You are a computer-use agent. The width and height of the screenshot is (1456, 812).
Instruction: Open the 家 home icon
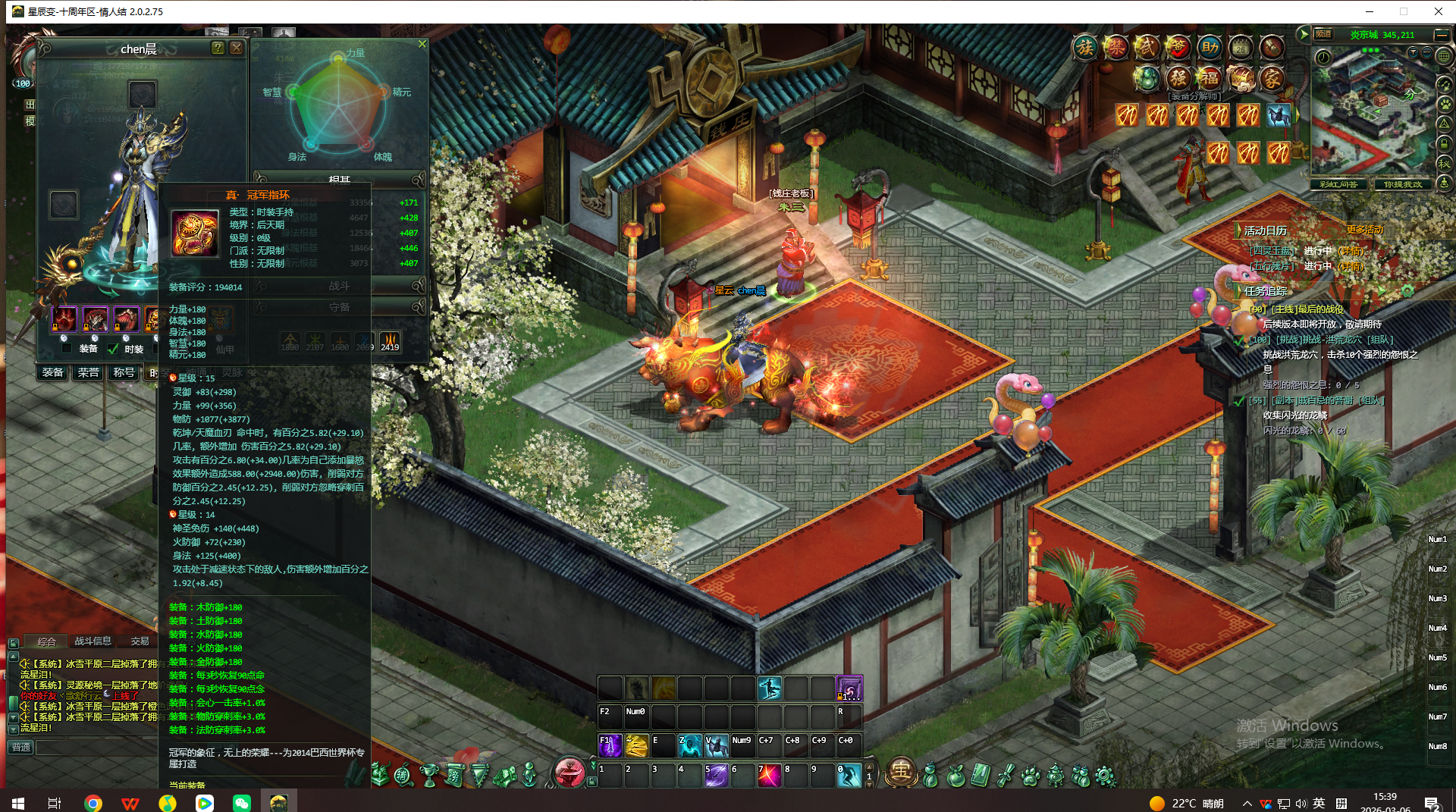(x=1272, y=77)
